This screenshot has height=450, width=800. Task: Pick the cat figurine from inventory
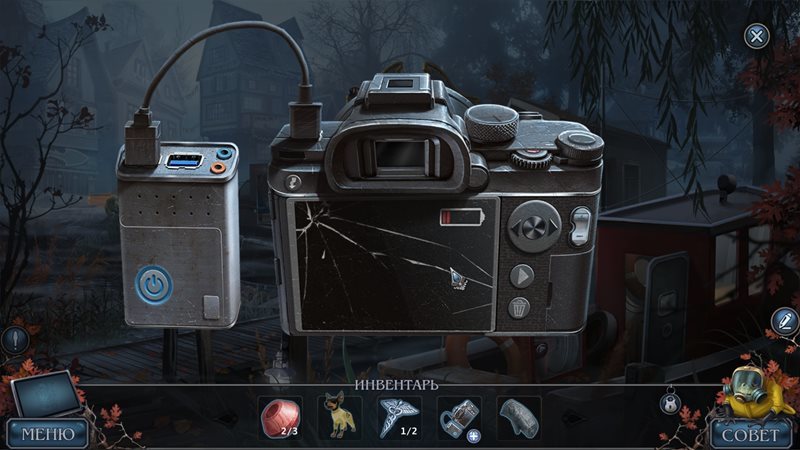(339, 416)
